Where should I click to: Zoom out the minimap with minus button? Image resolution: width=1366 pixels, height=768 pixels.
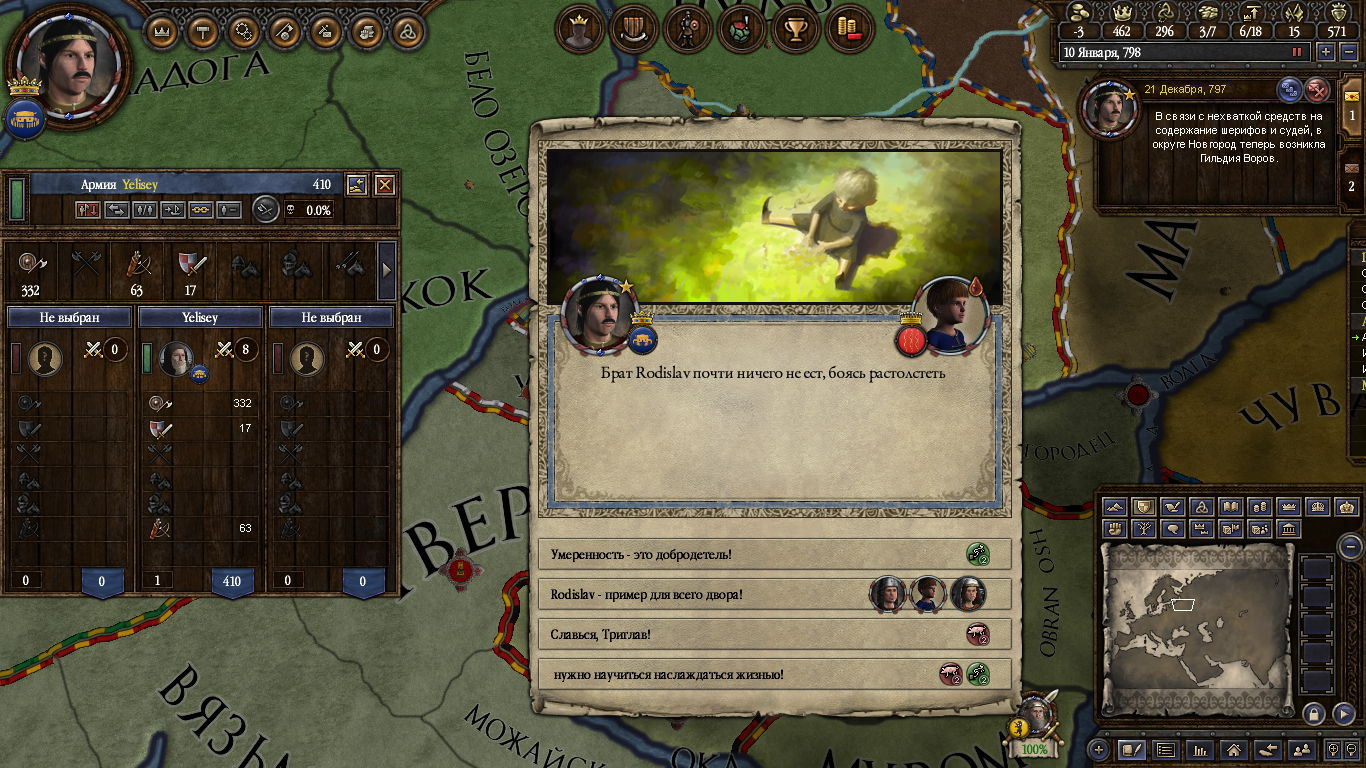1351,546
